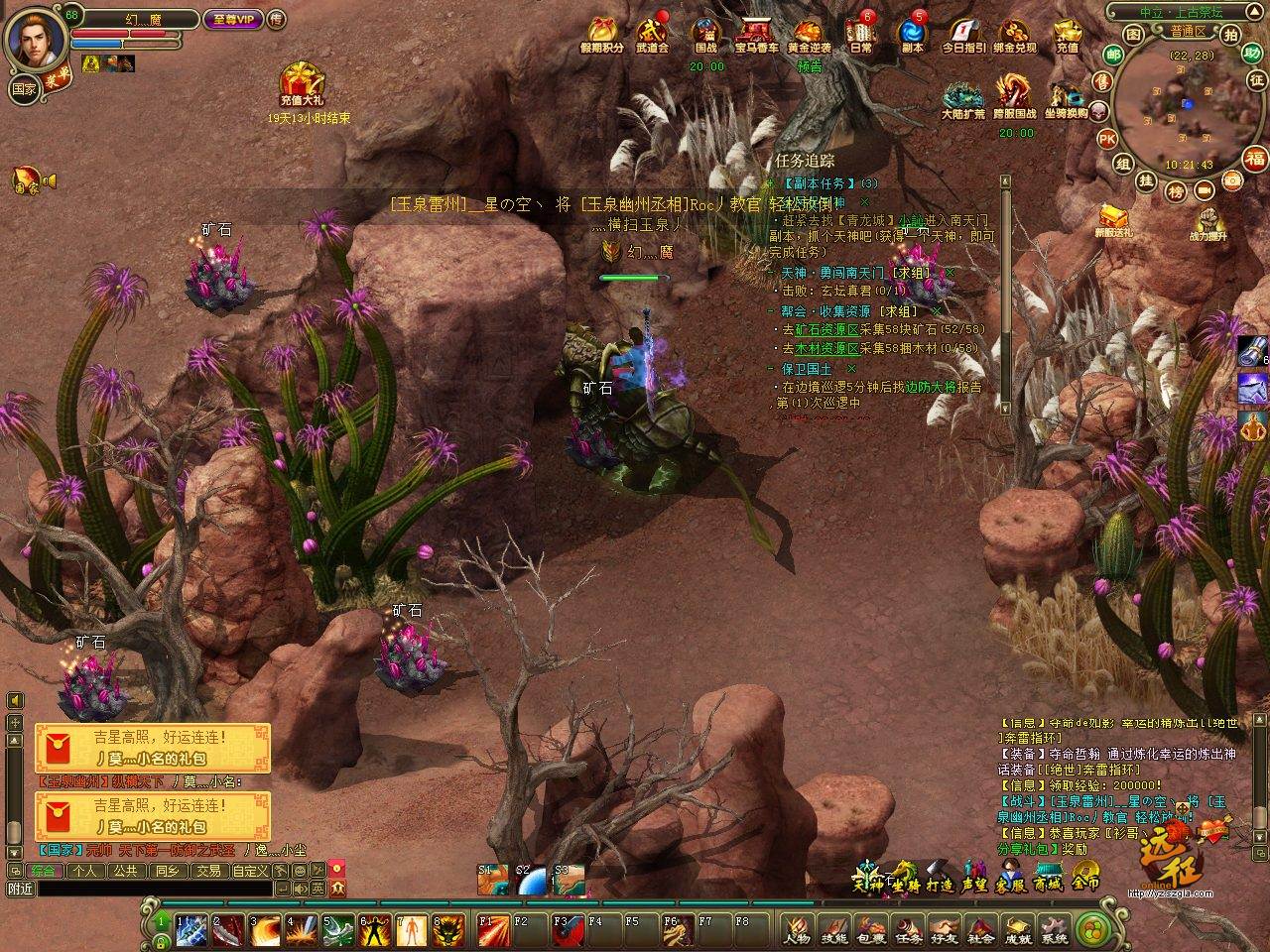
Task: Switch chat to the 个人 tab
Action: click(84, 871)
